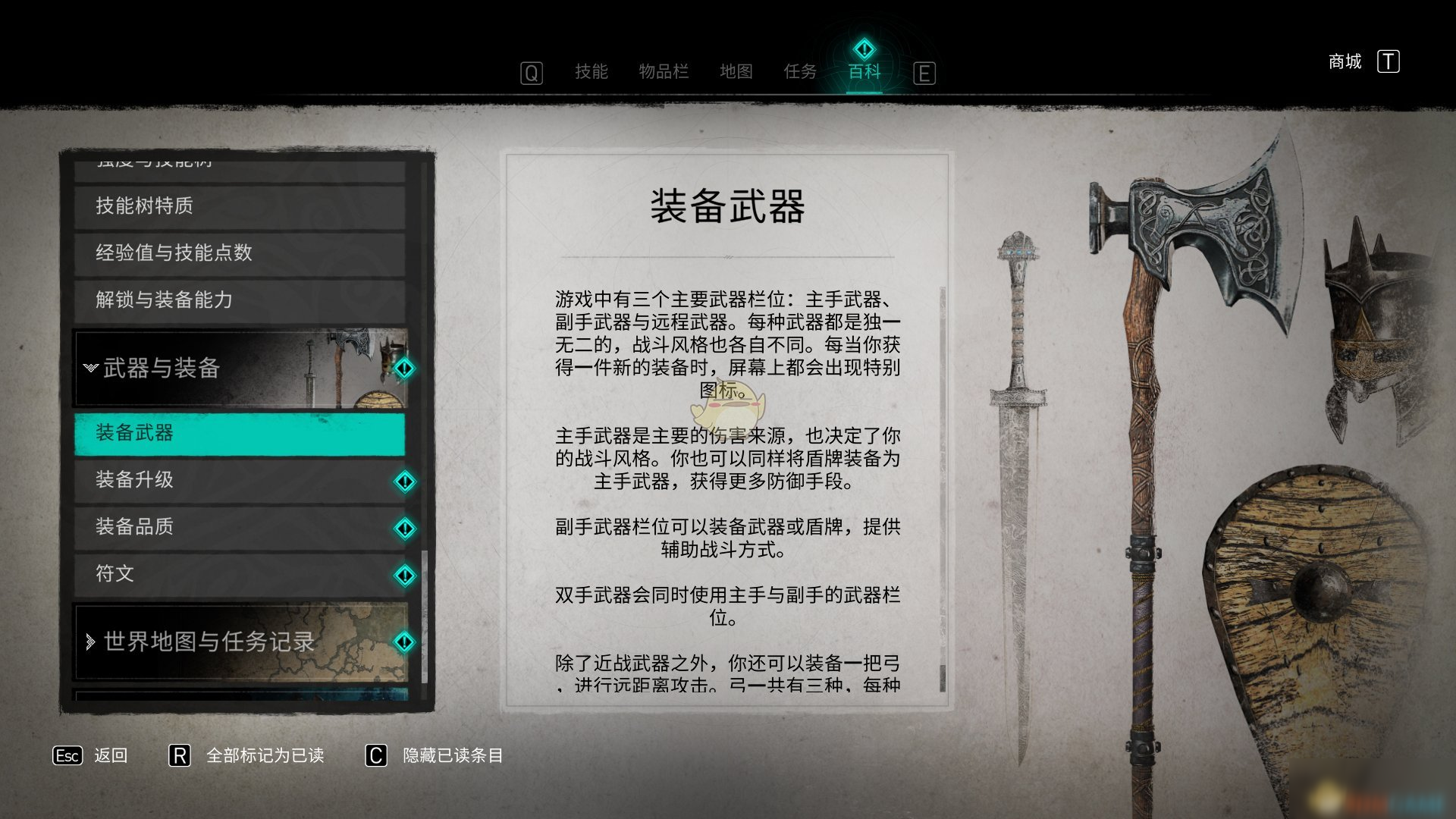Click the 百科 diamond icon above the tab bar
The height and width of the screenshot is (819, 1456).
[863, 47]
